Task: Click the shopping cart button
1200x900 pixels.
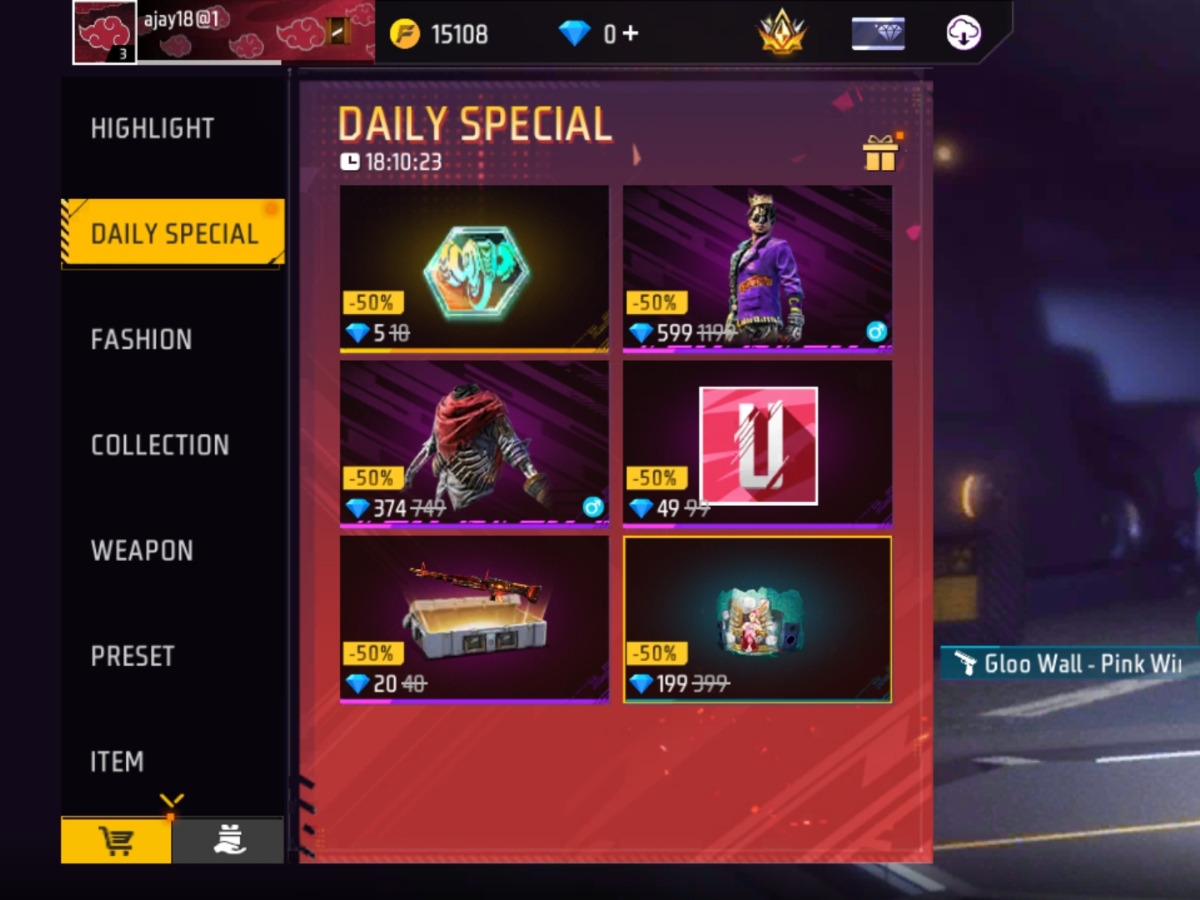Action: click(x=116, y=841)
